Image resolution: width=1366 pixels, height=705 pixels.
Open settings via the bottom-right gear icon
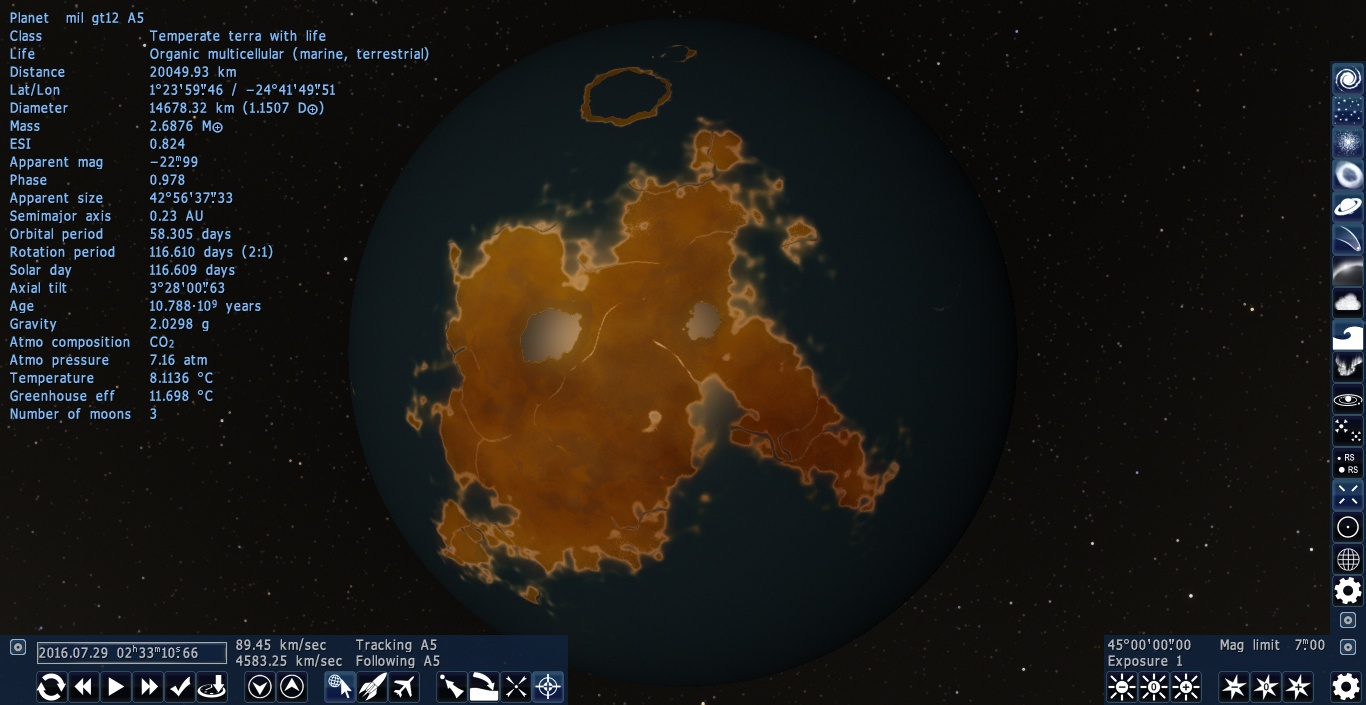[1347, 686]
